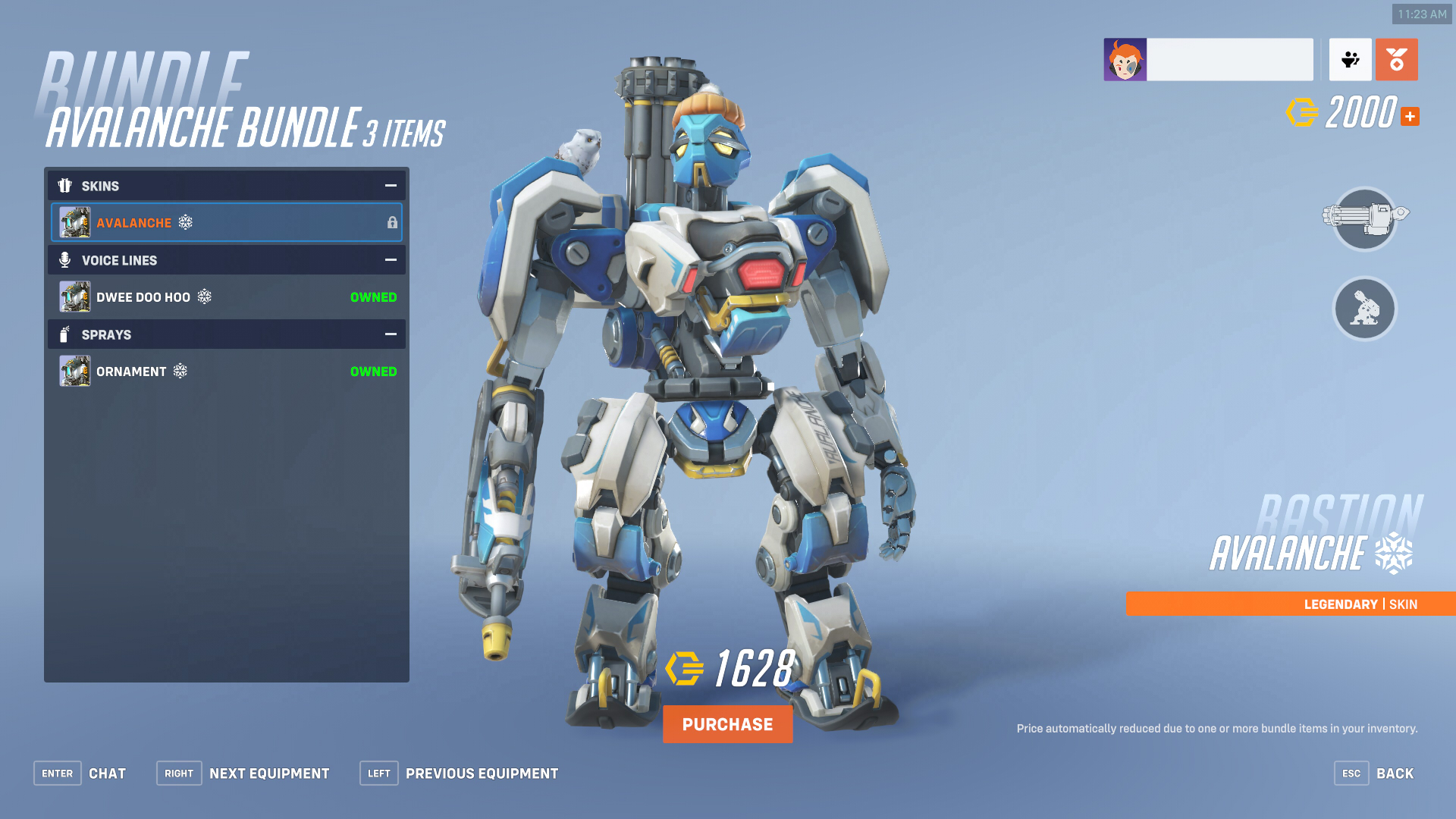The width and height of the screenshot is (1456, 819).
Task: Toggle the hero pose preview
Action: coord(1364,309)
